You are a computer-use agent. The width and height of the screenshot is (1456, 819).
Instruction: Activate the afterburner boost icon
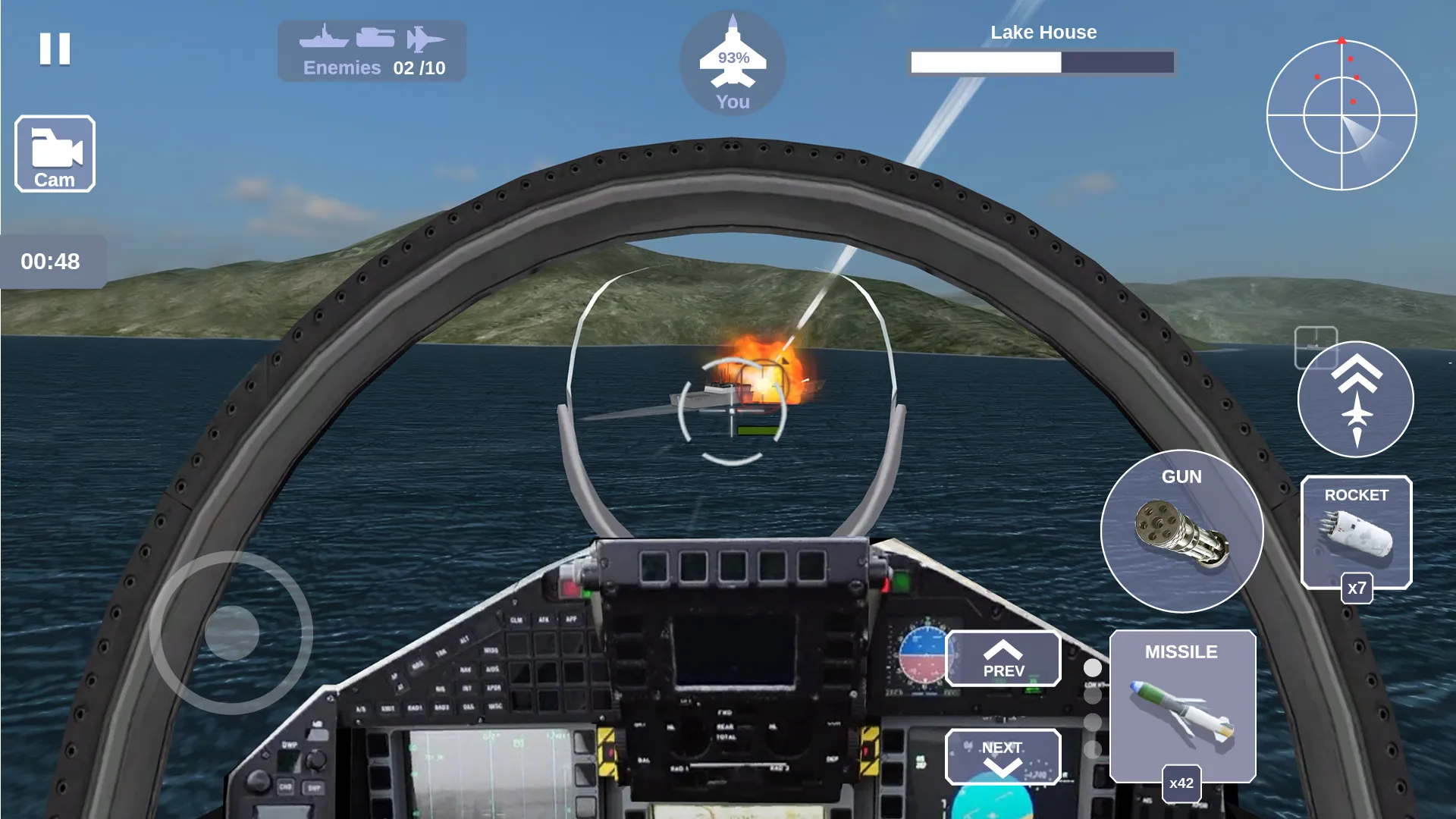pyautogui.click(x=1357, y=400)
